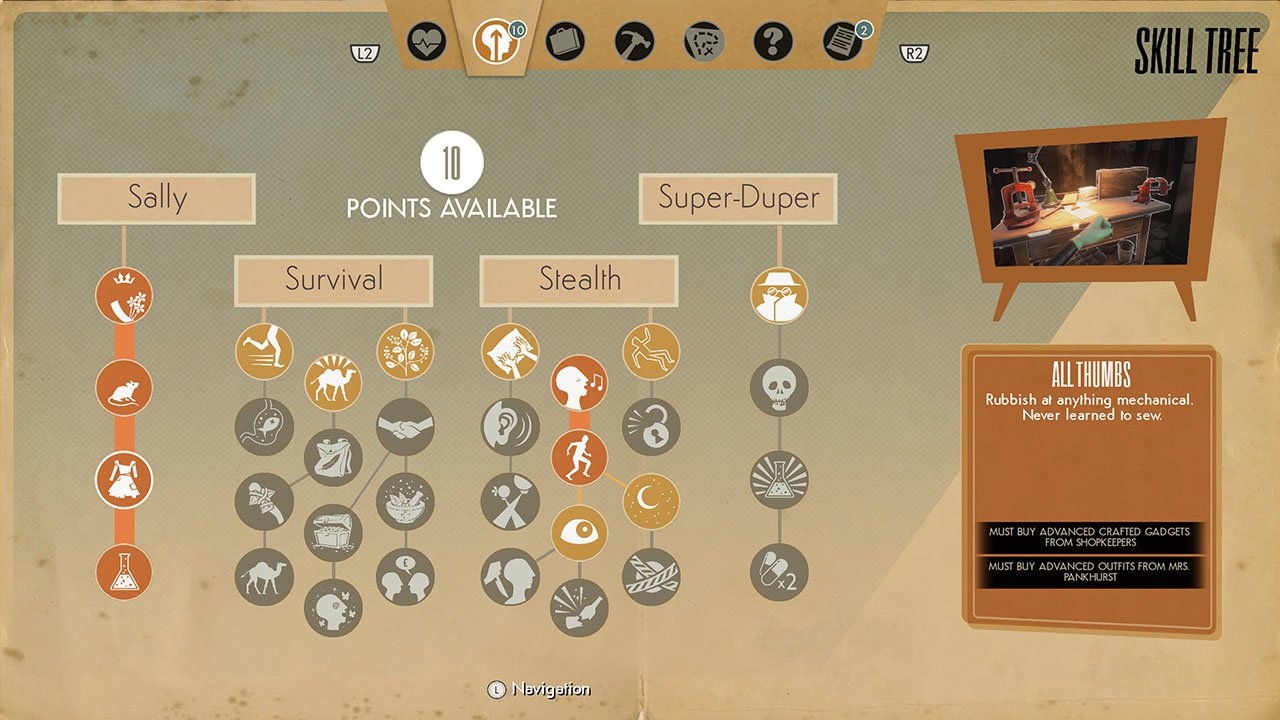Pick the running legs Survival skill
This screenshot has height=720, width=1280.
(264, 351)
